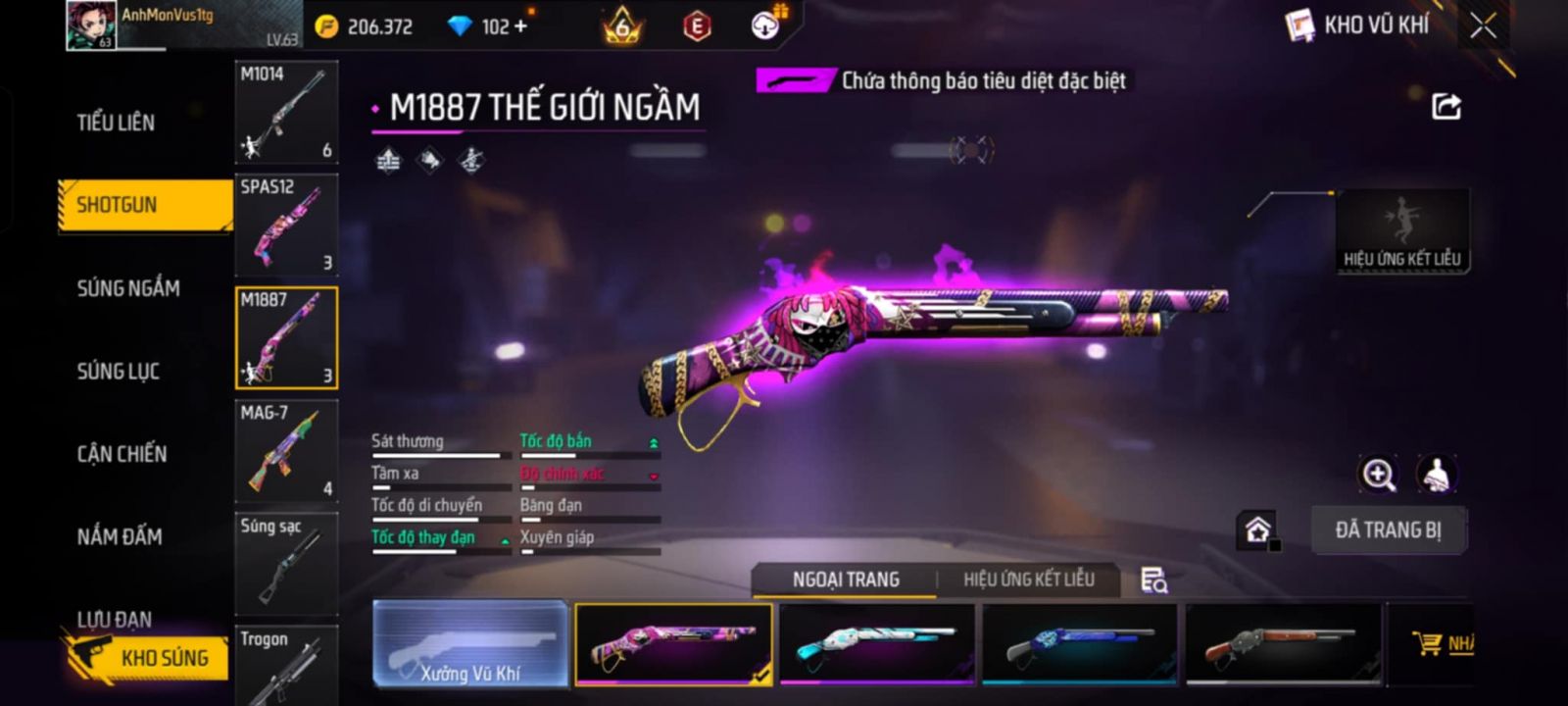Select the SPAS12 weapon slot
This screenshot has width=1568, height=706.
pyautogui.click(x=286, y=225)
